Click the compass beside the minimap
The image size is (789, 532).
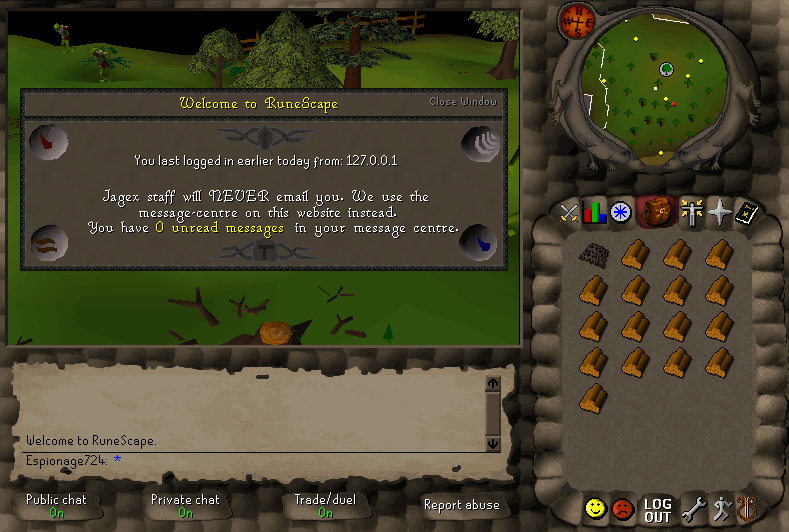[x=577, y=19]
